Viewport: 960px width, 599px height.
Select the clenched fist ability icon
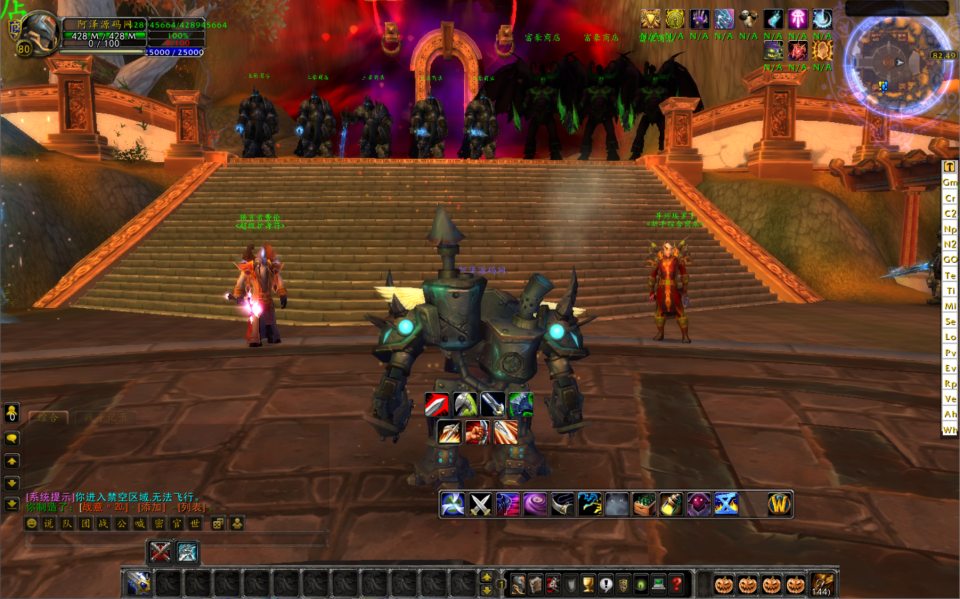click(478, 432)
